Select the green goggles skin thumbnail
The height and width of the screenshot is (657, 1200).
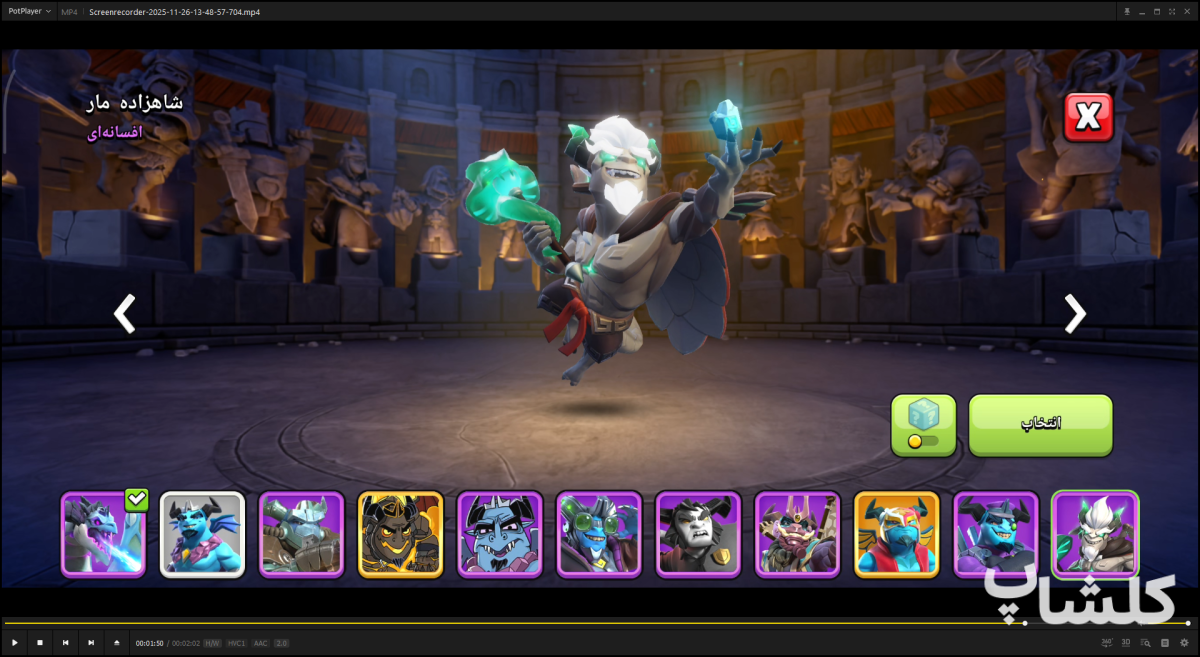pyautogui.click(x=599, y=535)
